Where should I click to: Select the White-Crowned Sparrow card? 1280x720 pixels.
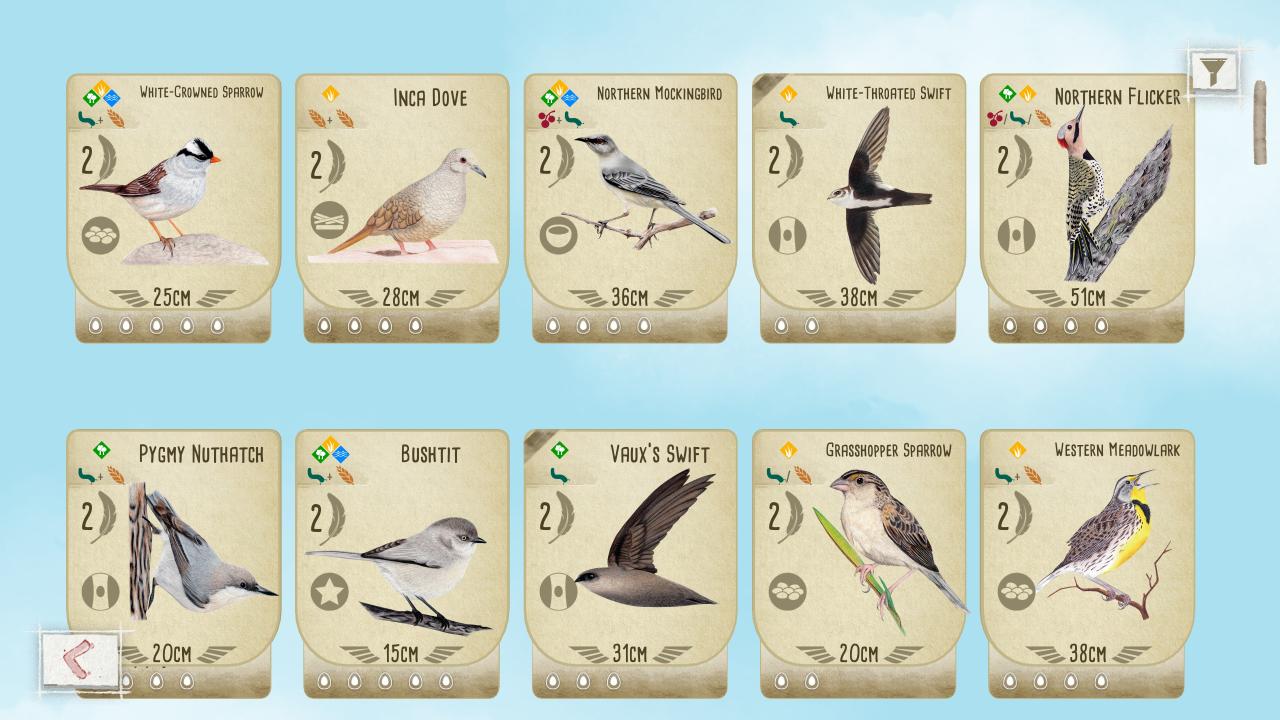pyautogui.click(x=173, y=200)
